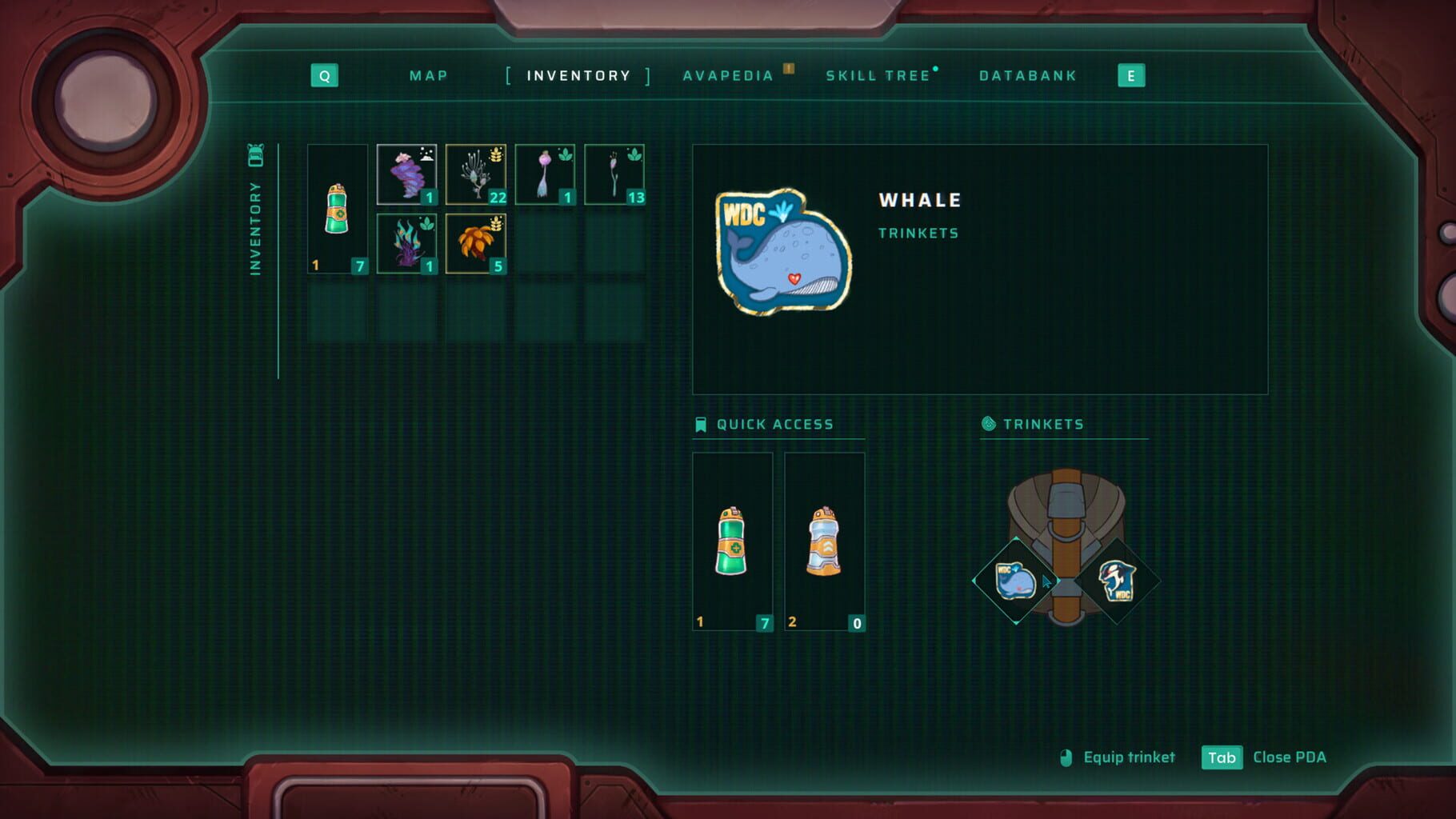Click the Quick Access bookmark icon
The image size is (1456, 819).
[x=700, y=424]
